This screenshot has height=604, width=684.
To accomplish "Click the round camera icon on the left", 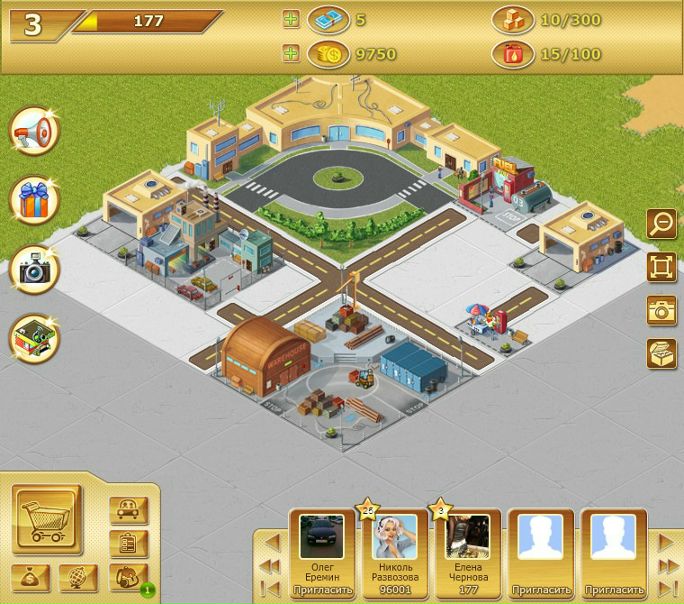I will [x=34, y=268].
